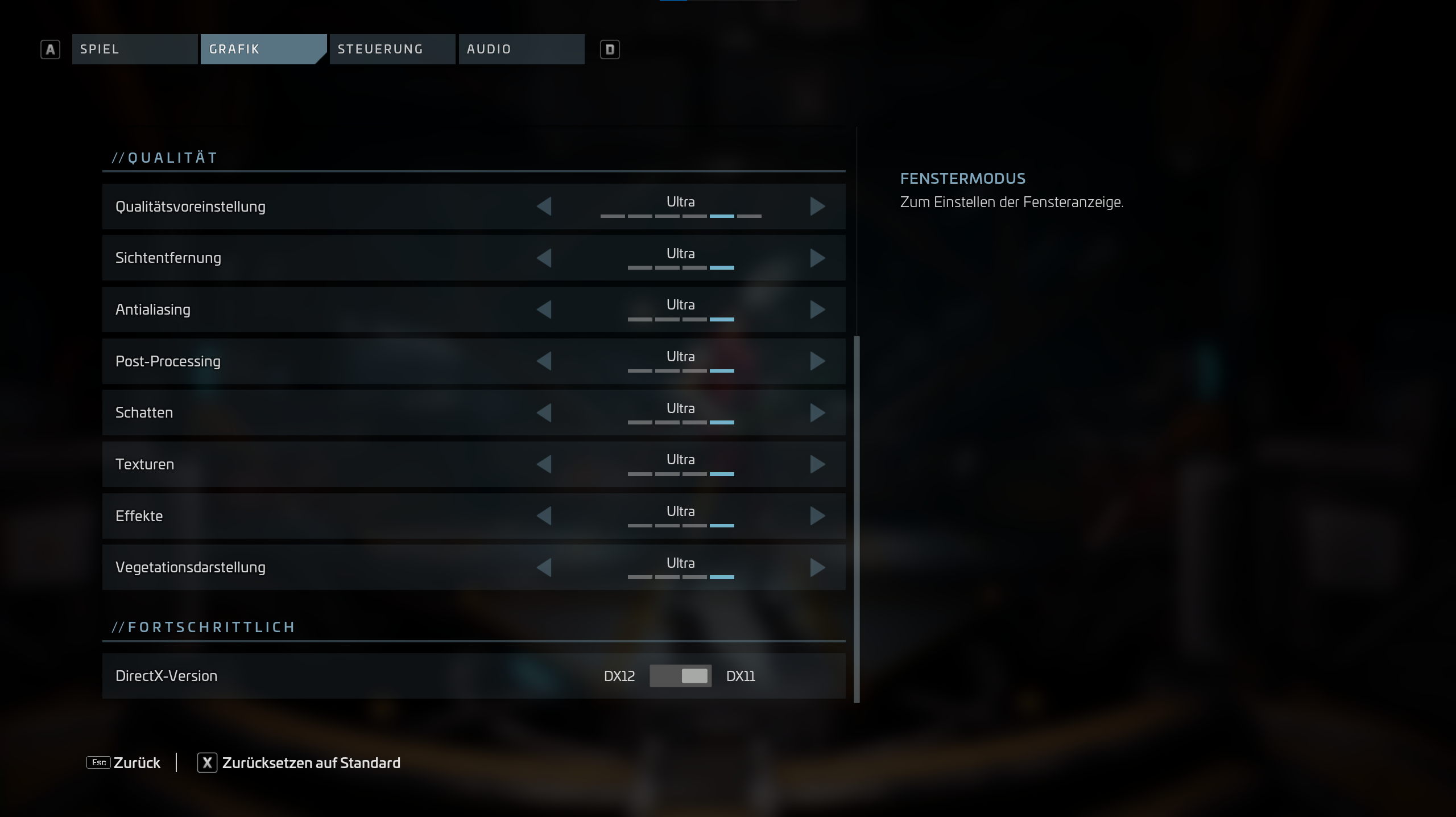Lower Qualitätsvoreinstellung with the left arrow
The height and width of the screenshot is (817, 1456).
544,207
